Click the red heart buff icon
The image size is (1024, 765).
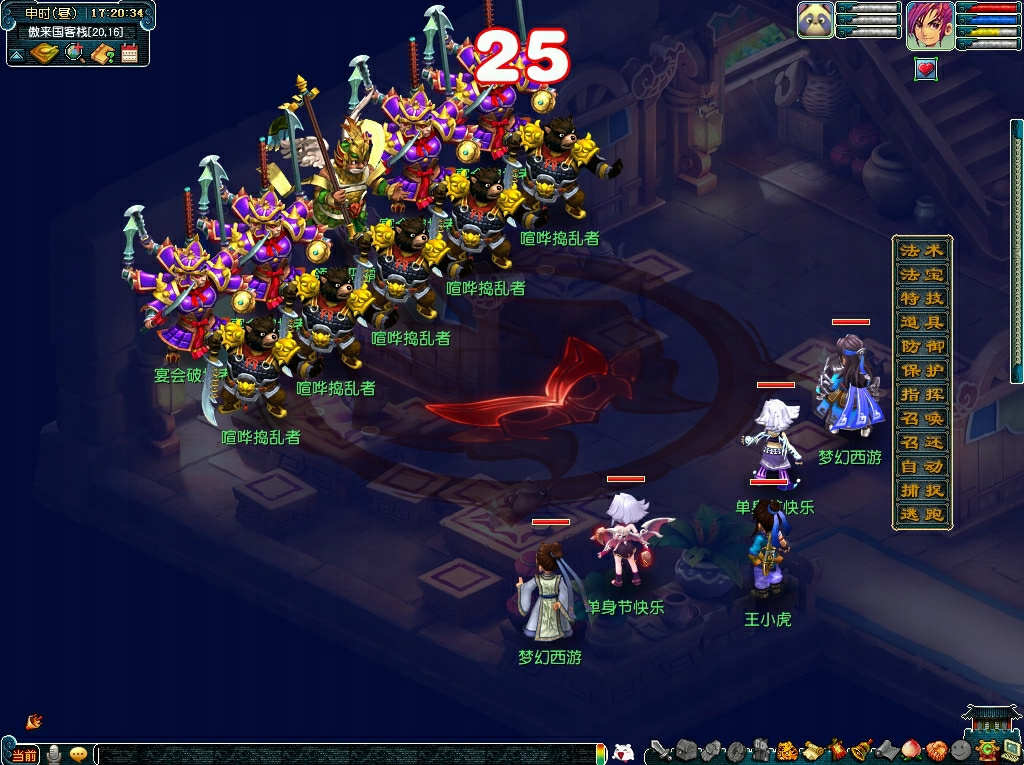point(926,69)
